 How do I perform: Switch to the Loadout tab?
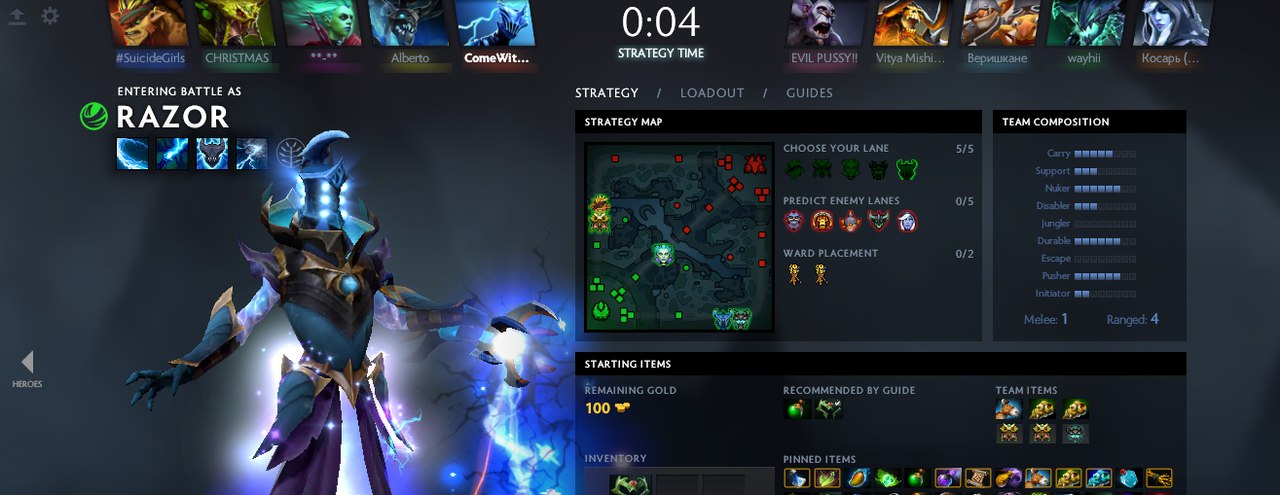click(712, 93)
